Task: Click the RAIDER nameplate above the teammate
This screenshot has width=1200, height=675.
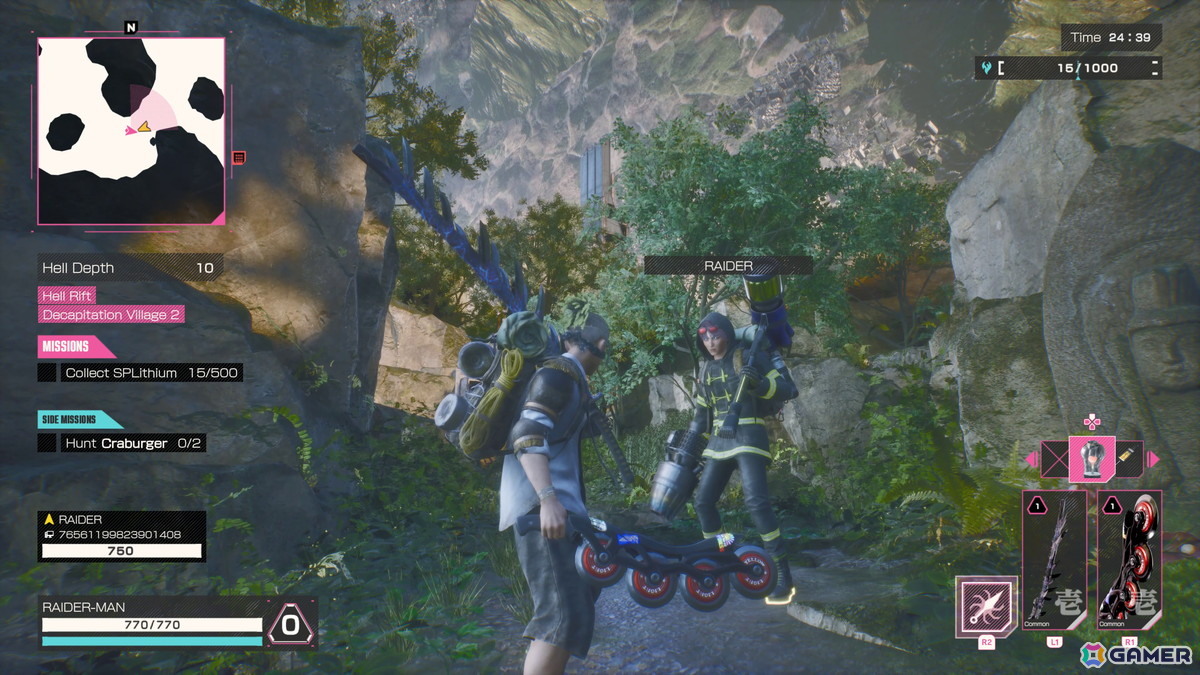Action: (x=728, y=266)
